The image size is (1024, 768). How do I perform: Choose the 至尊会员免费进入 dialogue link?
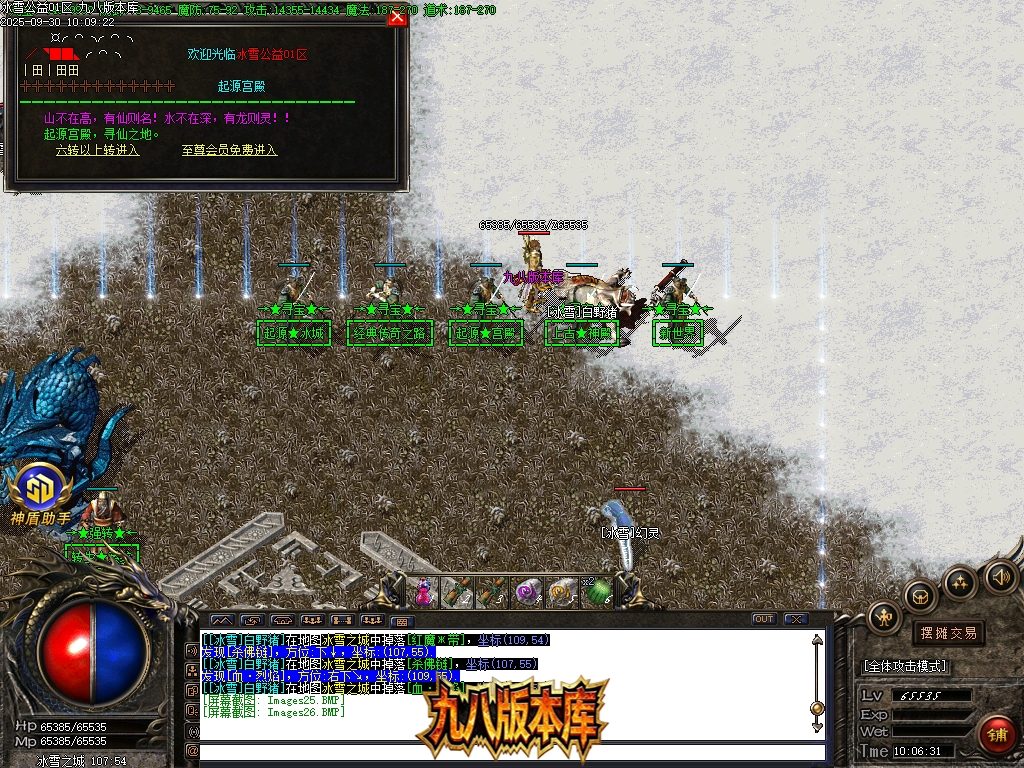tap(229, 150)
